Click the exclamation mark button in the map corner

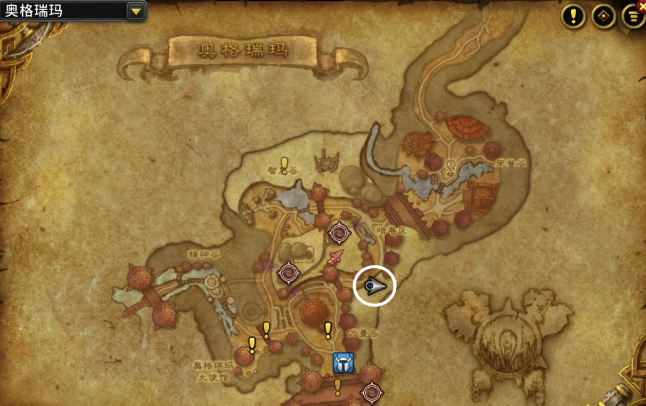(x=573, y=15)
